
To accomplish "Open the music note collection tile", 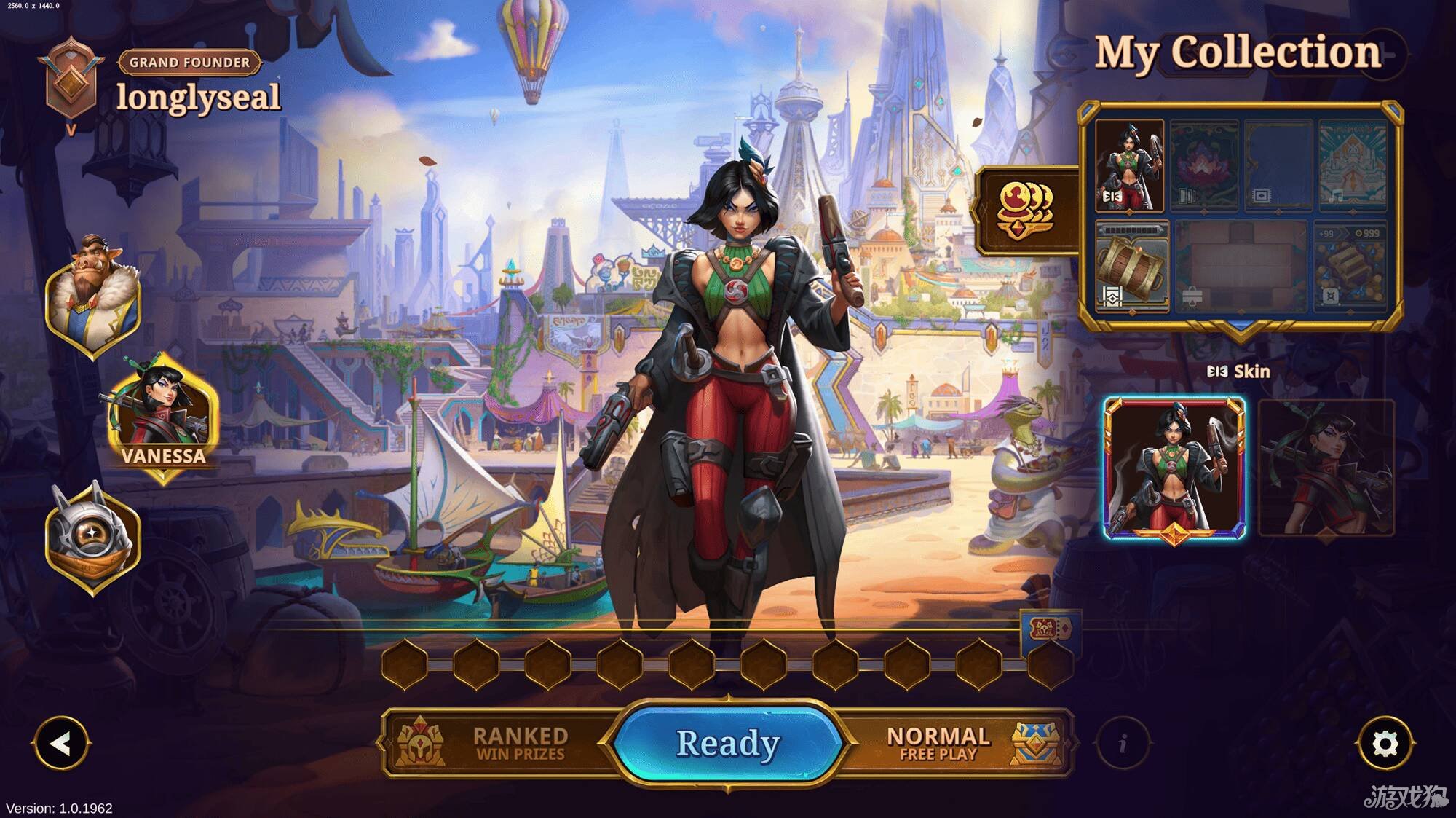I will pyautogui.click(x=1353, y=166).
